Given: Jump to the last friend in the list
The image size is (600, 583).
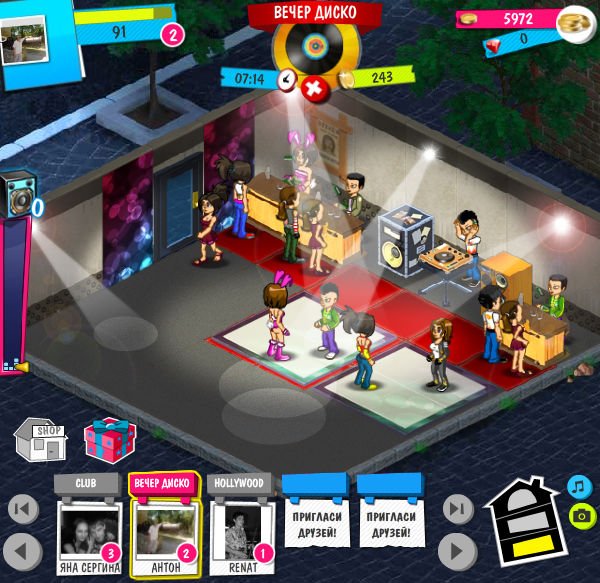Looking at the screenshot, I should click(x=457, y=510).
